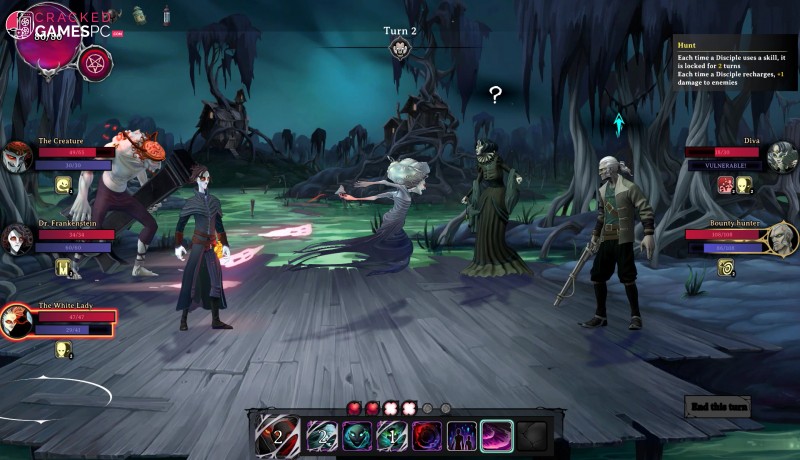The width and height of the screenshot is (800, 460).
Task: Target the Bounty hunter enemy portrait
Action: (782, 239)
